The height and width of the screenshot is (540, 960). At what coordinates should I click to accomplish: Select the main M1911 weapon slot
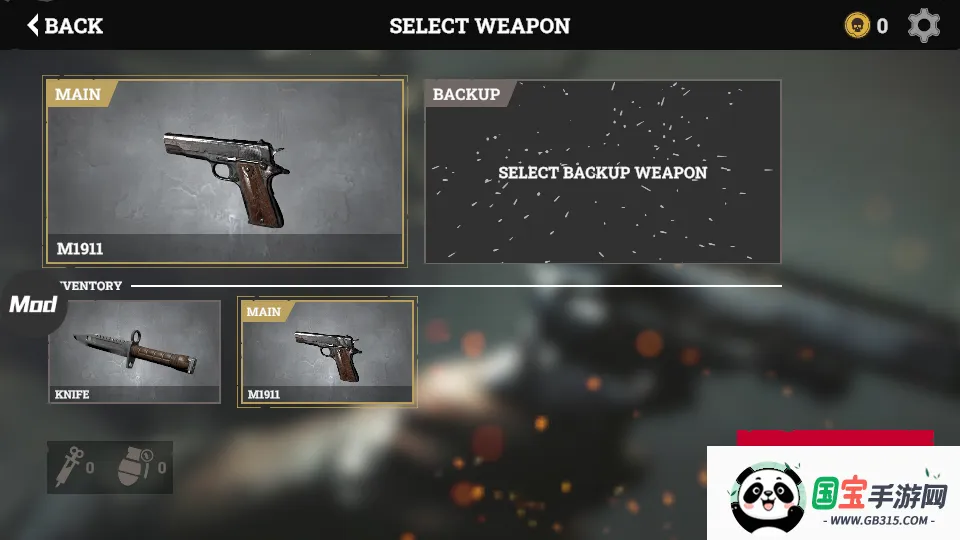coord(224,171)
